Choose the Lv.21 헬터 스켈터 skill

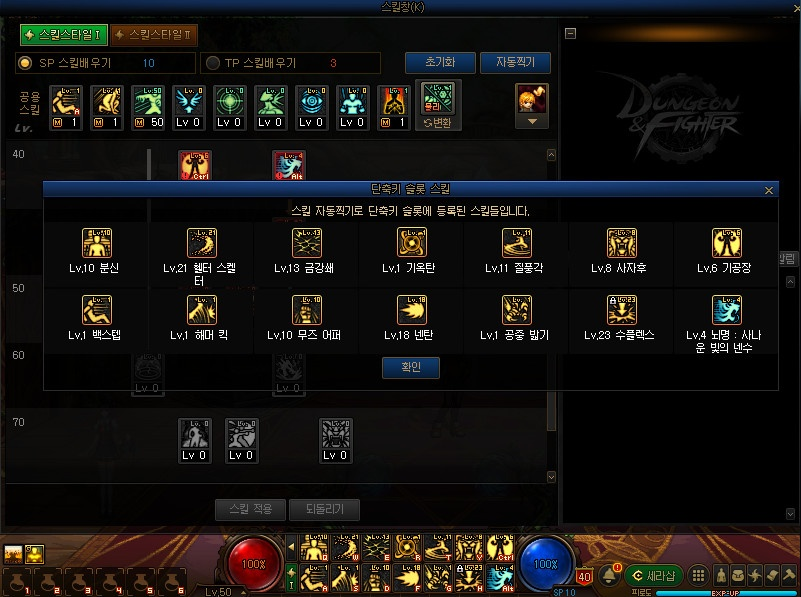(203, 243)
